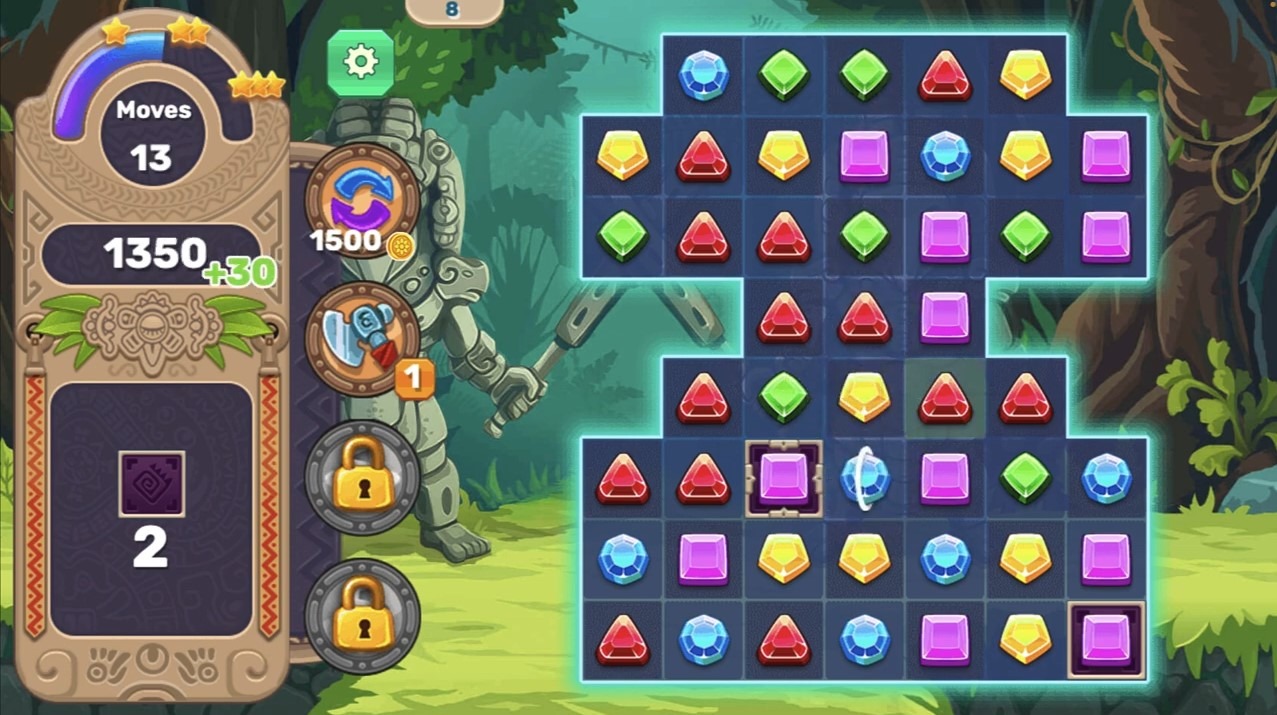Viewport: 1277px width, 715px height.
Task: Open settings with the green gear button
Action: [360, 62]
